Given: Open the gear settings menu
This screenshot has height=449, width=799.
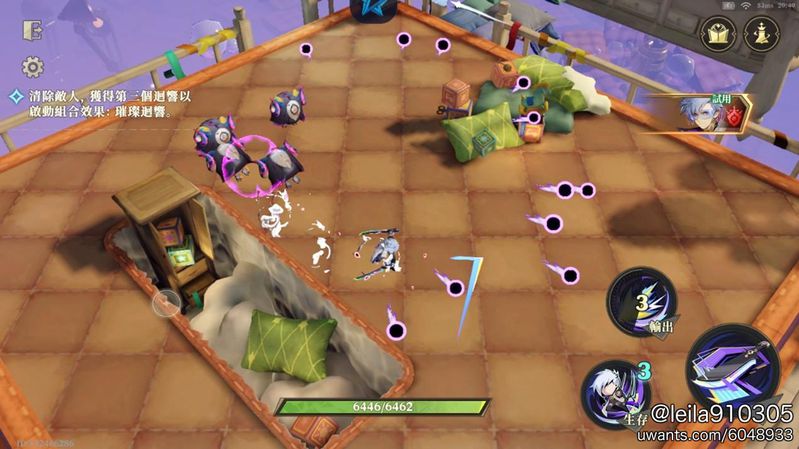Looking at the screenshot, I should click(x=32, y=67).
